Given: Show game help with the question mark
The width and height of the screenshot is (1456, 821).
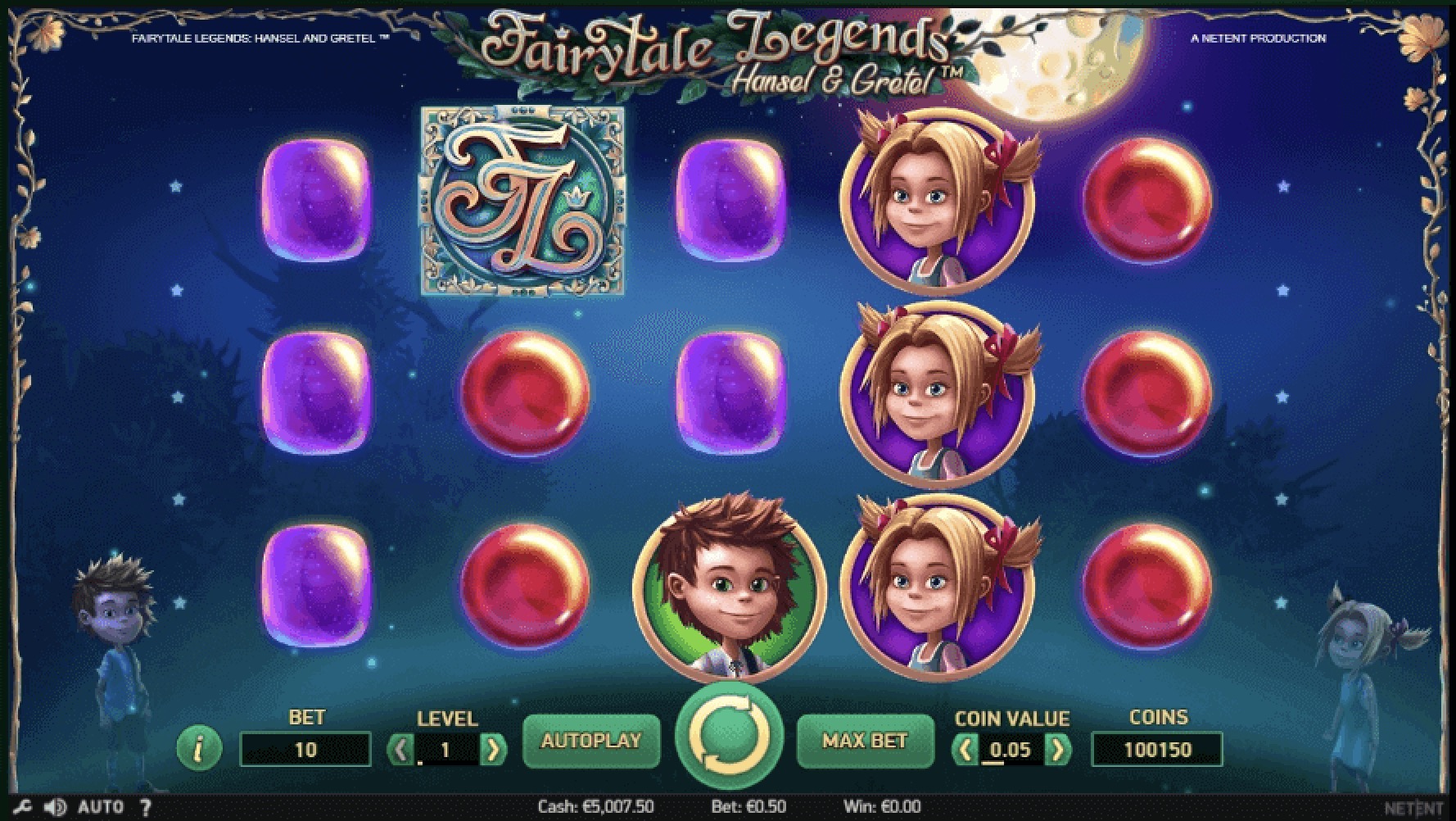Looking at the screenshot, I should [x=146, y=808].
